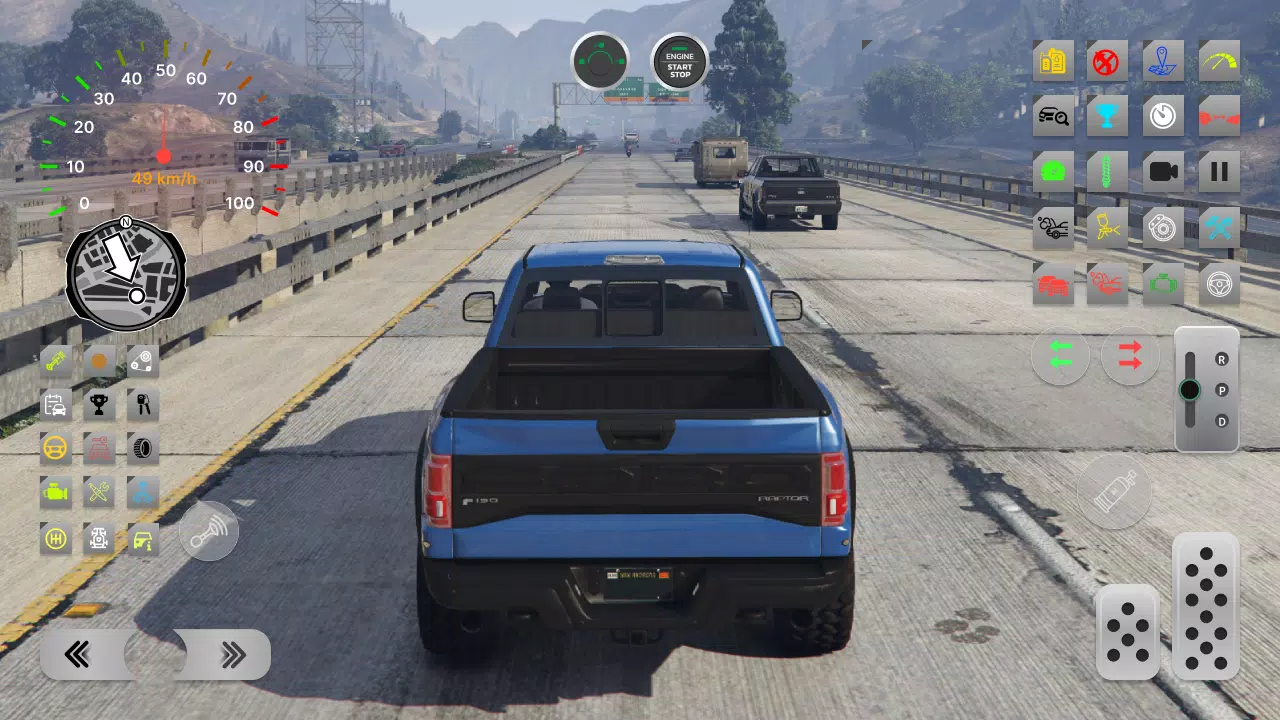
Task: Start recording with the video camera icon
Action: [x=1163, y=171]
